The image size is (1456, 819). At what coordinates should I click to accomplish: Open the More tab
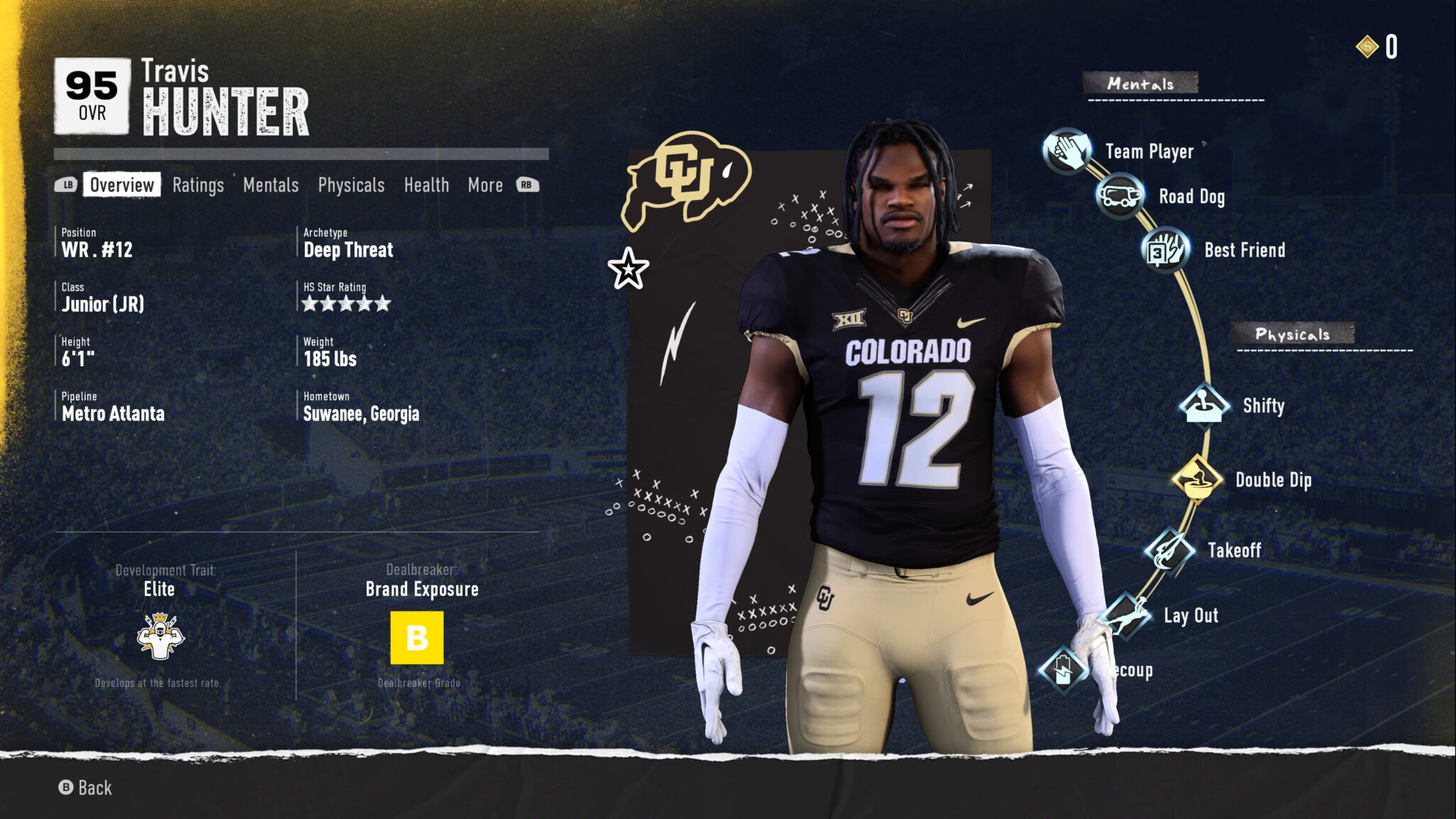pyautogui.click(x=485, y=185)
